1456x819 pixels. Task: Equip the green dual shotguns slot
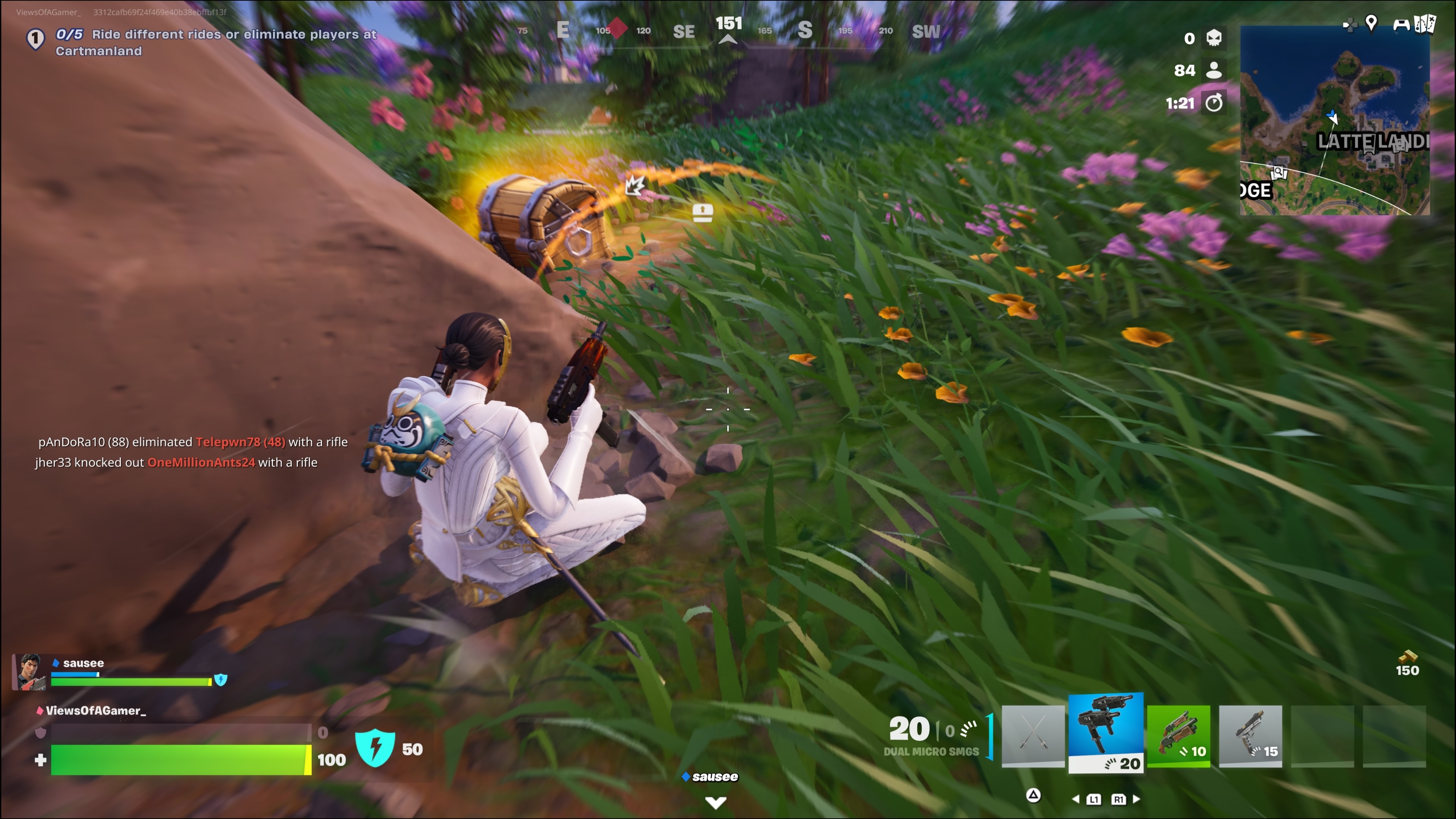coord(1178,735)
